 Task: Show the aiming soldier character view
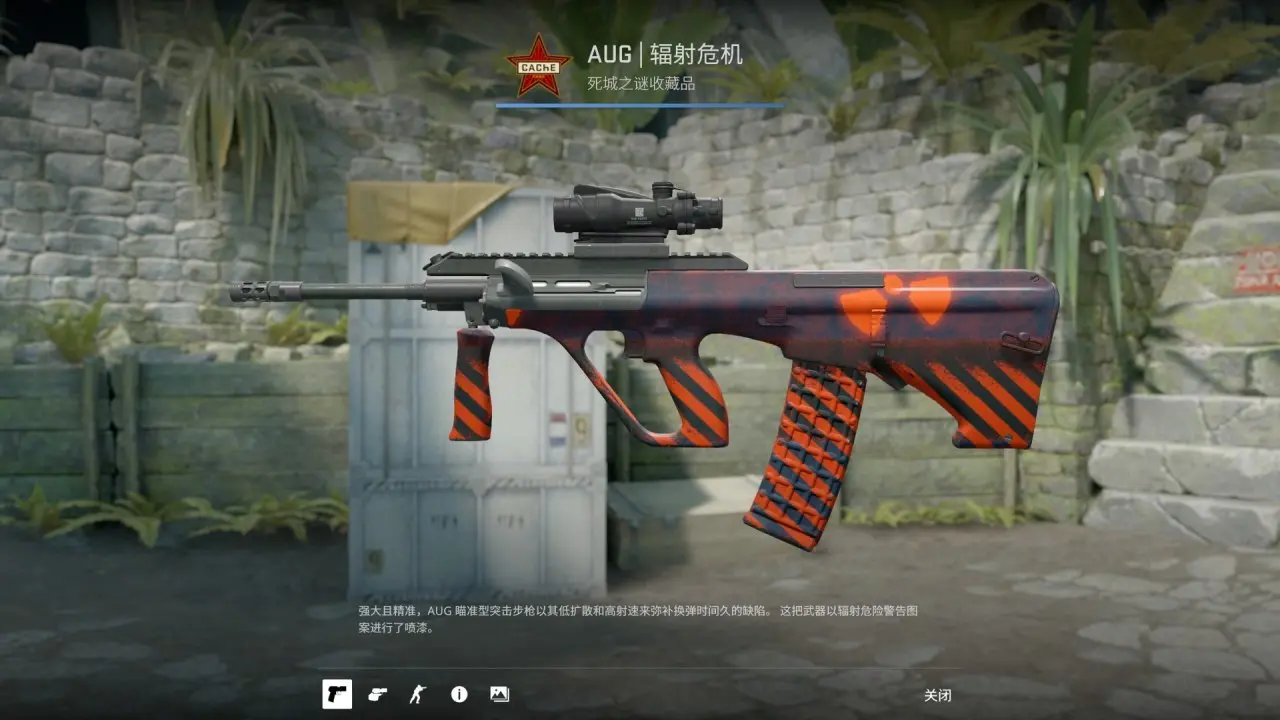coord(417,694)
